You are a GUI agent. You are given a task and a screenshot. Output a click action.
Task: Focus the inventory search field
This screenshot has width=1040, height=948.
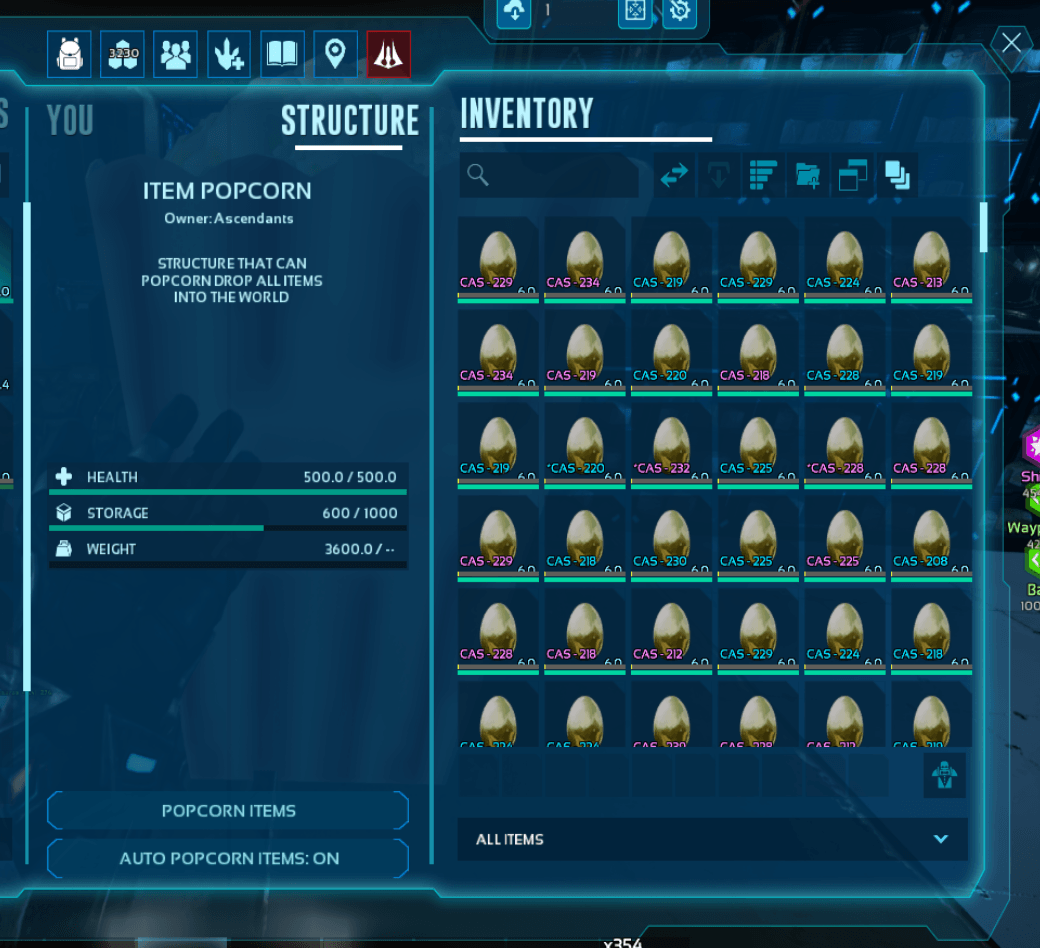point(550,176)
